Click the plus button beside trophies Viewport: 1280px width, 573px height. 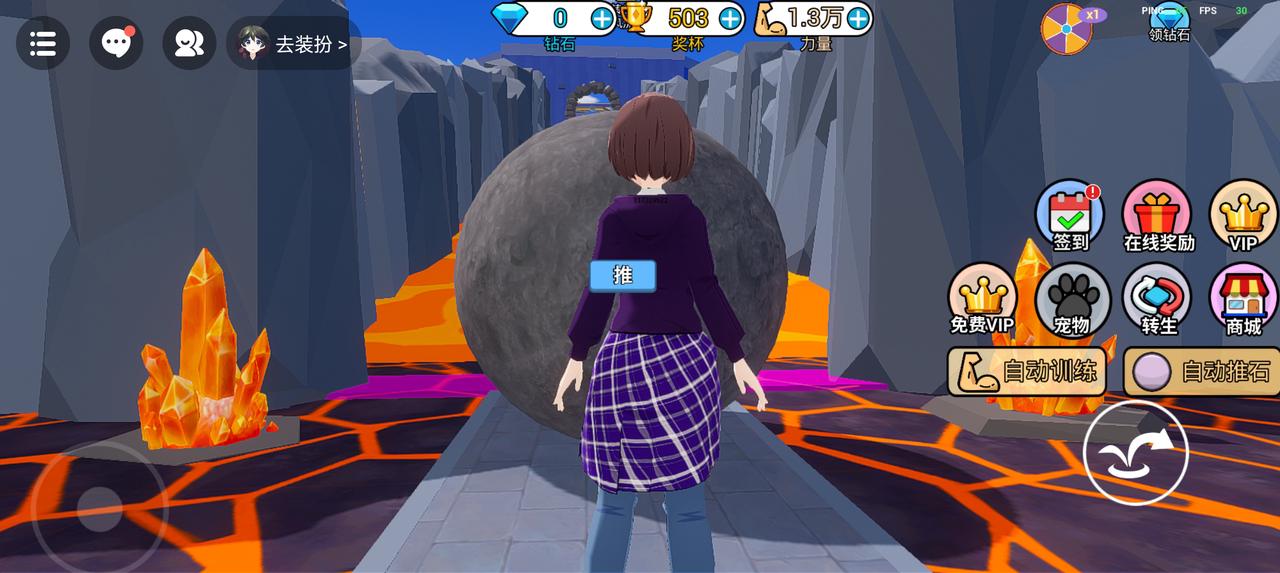[x=731, y=18]
